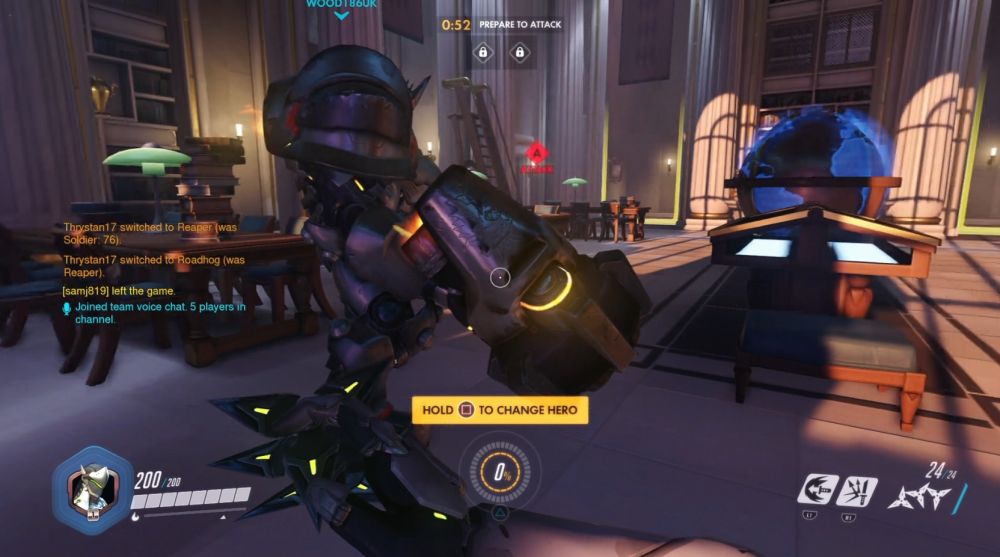Click the red objective A waypoint marker

pos(537,157)
